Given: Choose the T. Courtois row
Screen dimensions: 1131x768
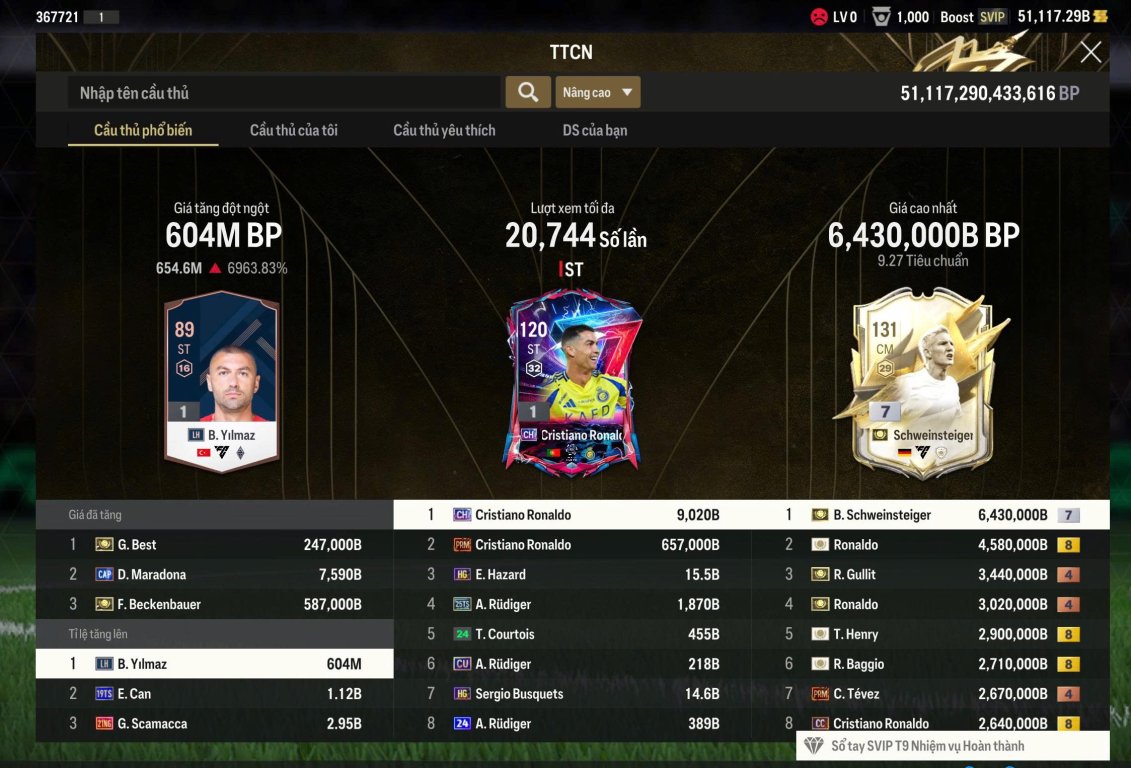Looking at the screenshot, I should (572, 634).
